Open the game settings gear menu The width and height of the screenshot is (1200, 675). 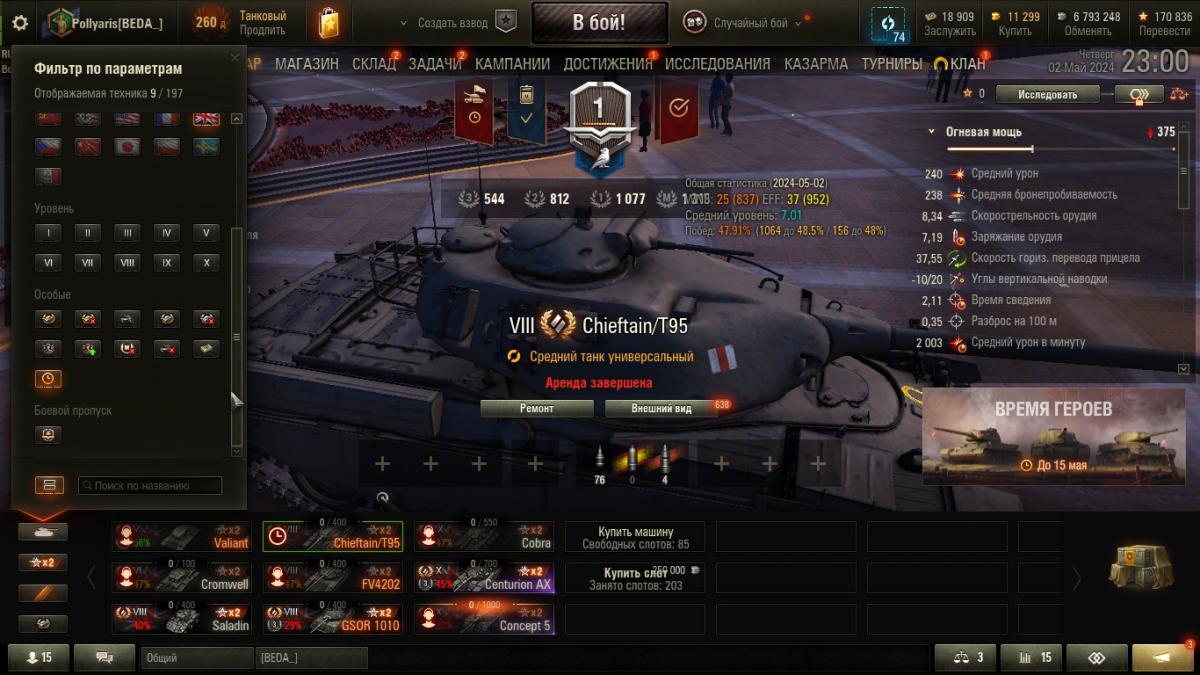20,22
